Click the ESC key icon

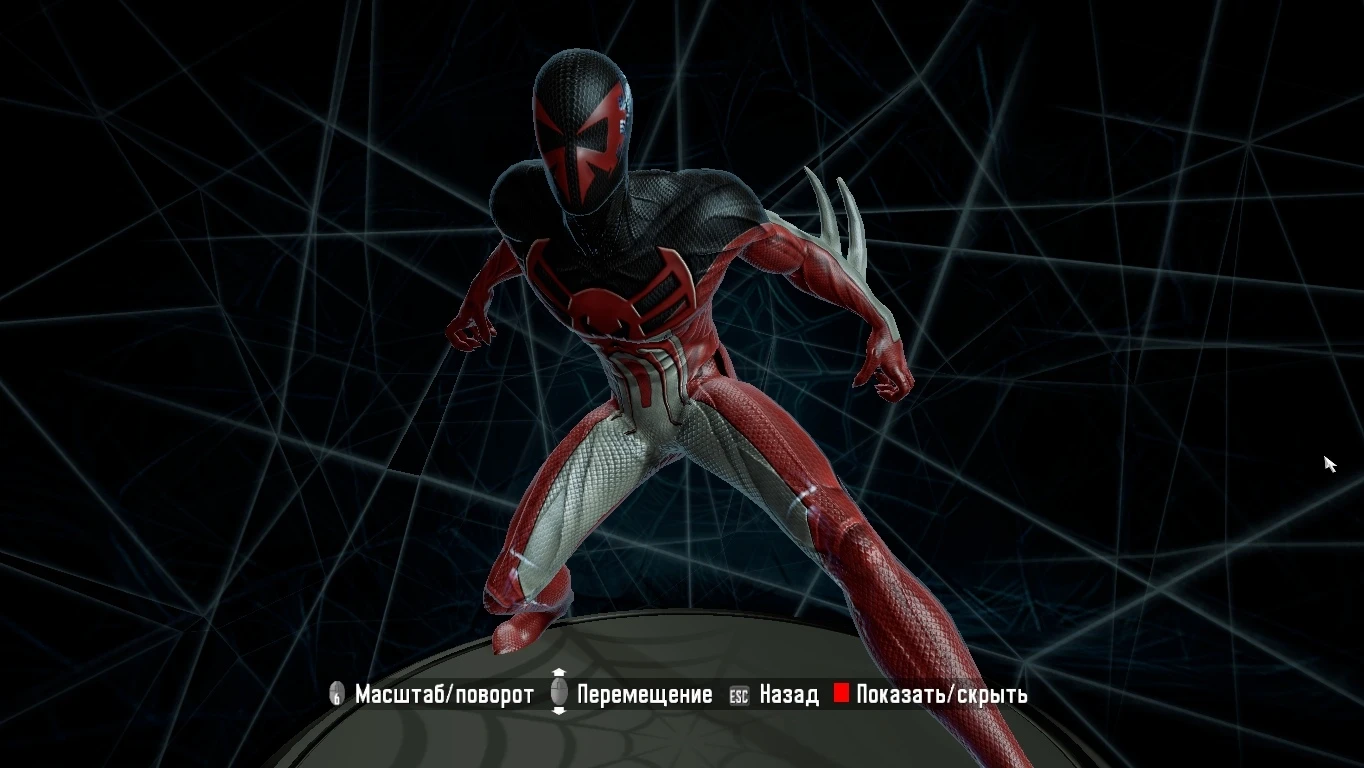(x=737, y=694)
